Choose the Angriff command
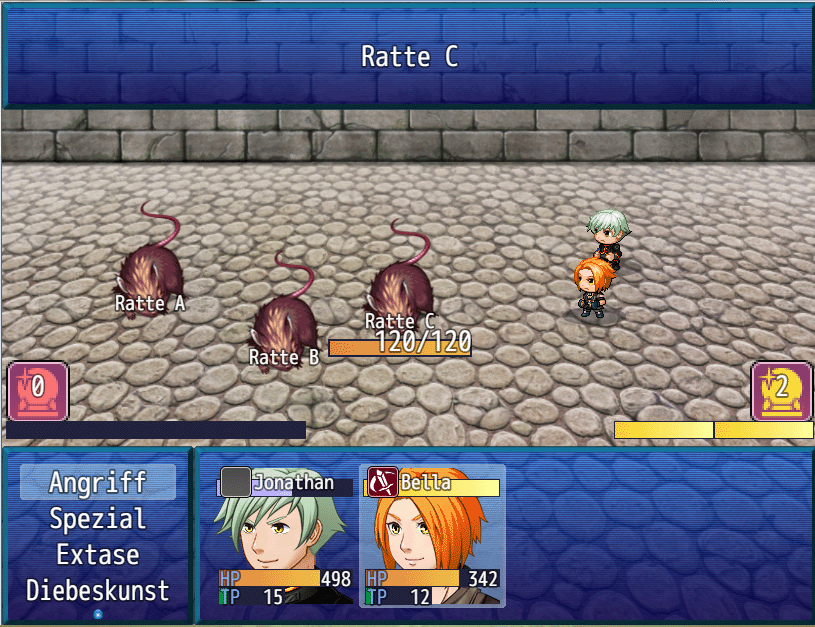The image size is (815, 627). (98, 482)
